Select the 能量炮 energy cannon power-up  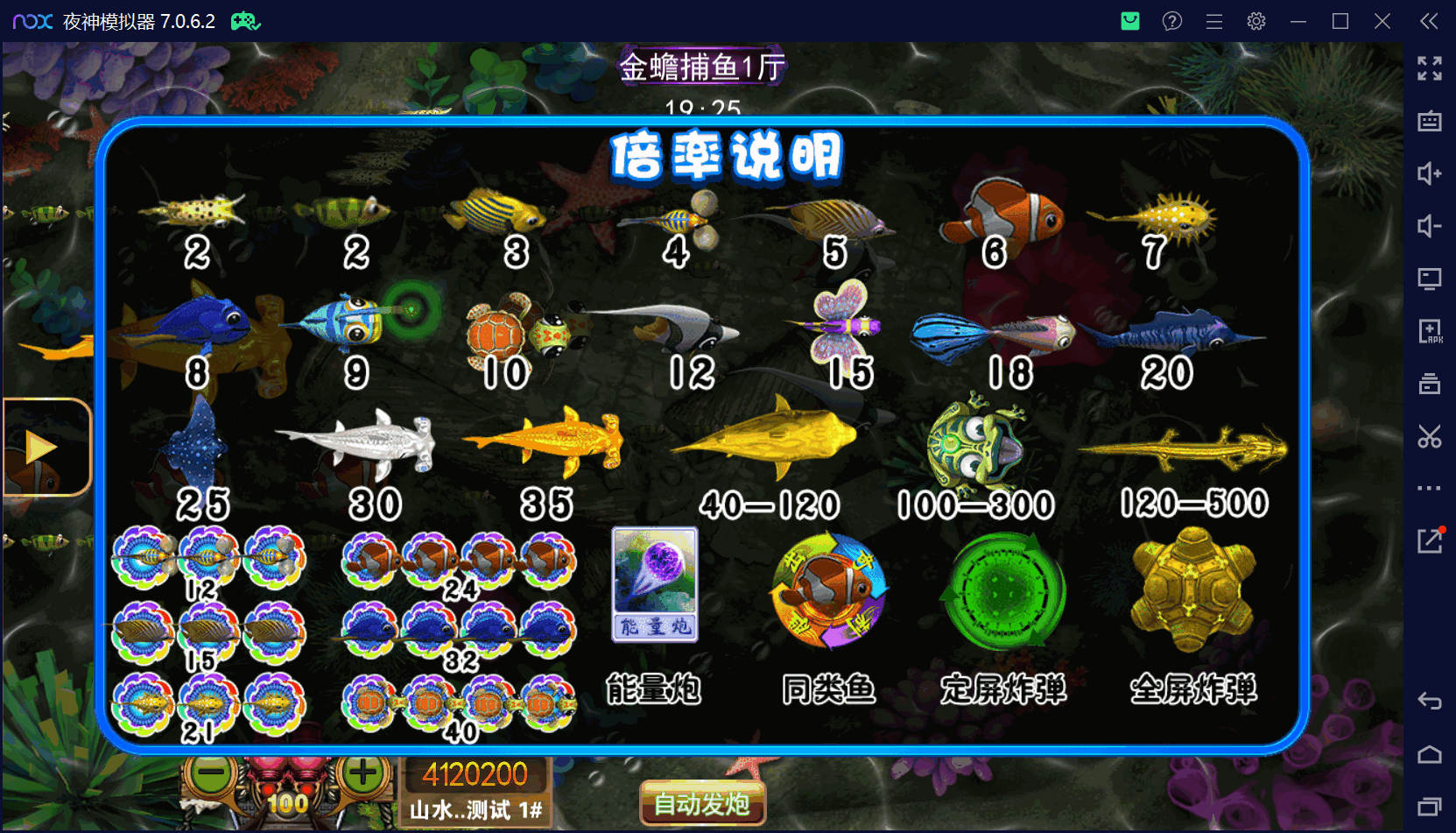653,584
